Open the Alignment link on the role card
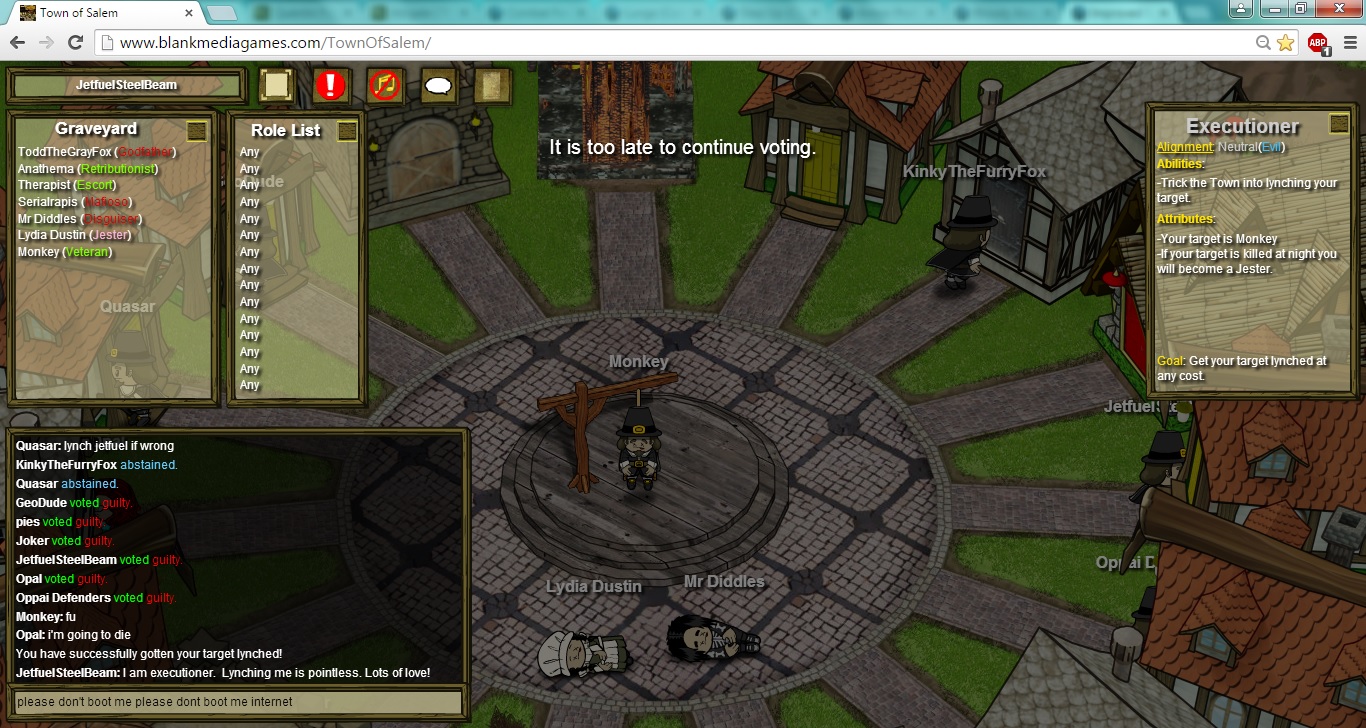The height and width of the screenshot is (728, 1366). click(1184, 148)
